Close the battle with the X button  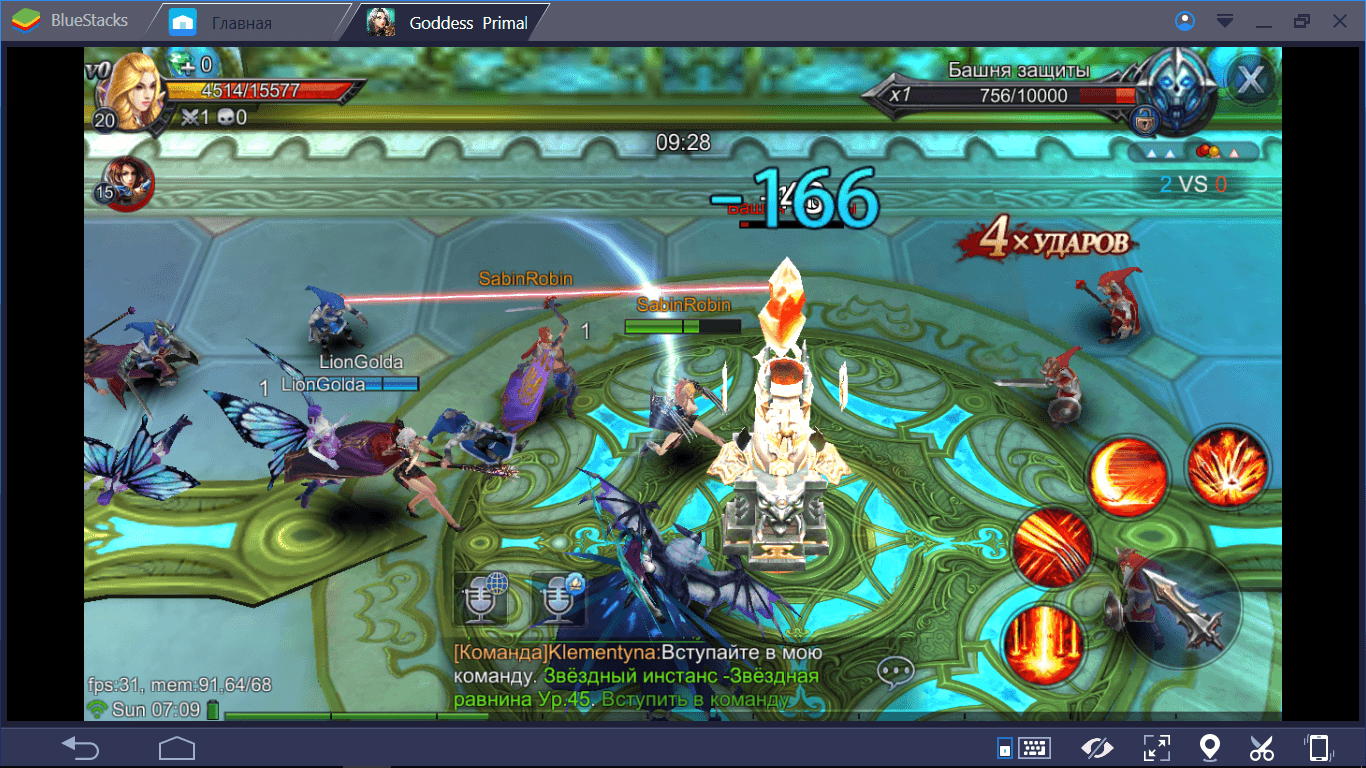[x=1249, y=80]
